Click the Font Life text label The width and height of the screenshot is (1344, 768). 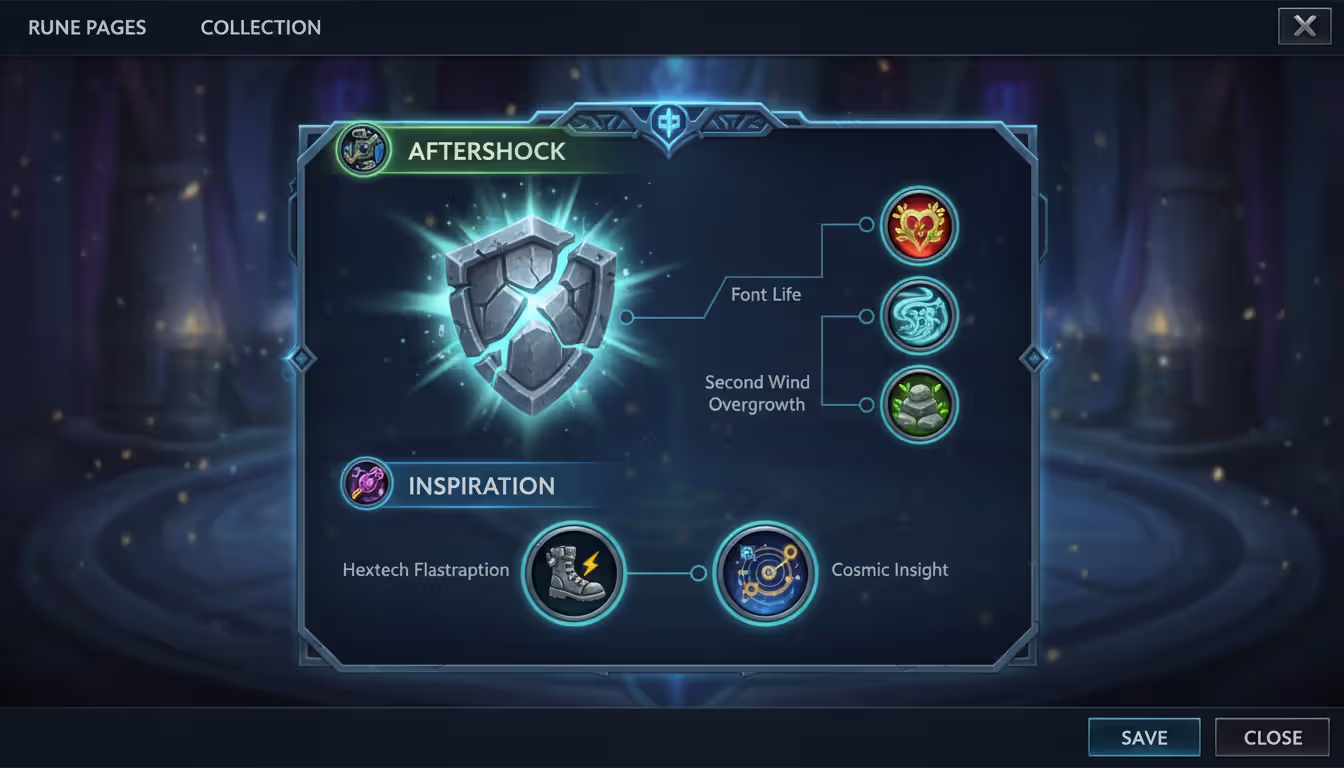pos(766,294)
